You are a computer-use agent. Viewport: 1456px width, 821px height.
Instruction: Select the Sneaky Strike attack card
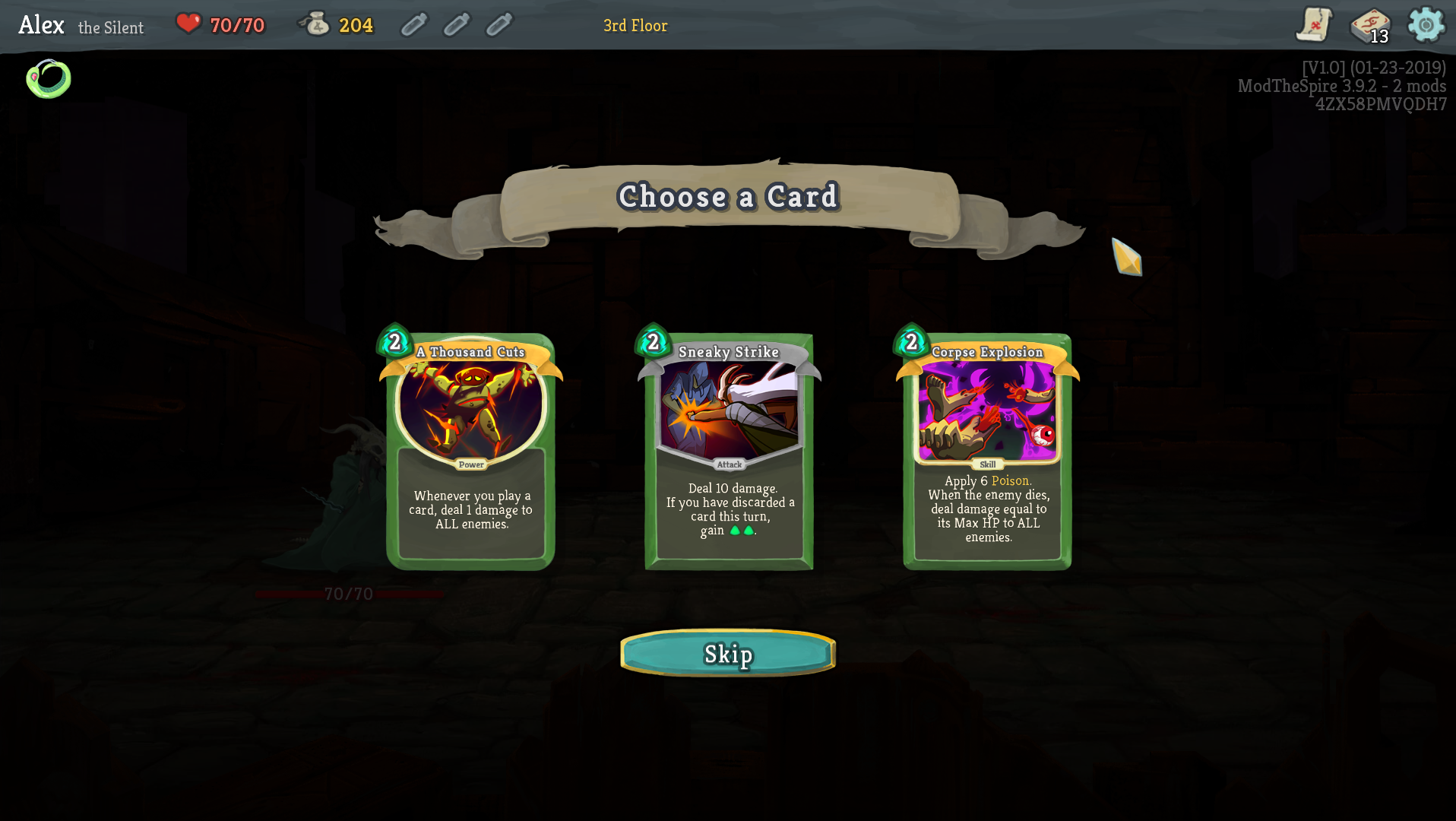(729, 450)
